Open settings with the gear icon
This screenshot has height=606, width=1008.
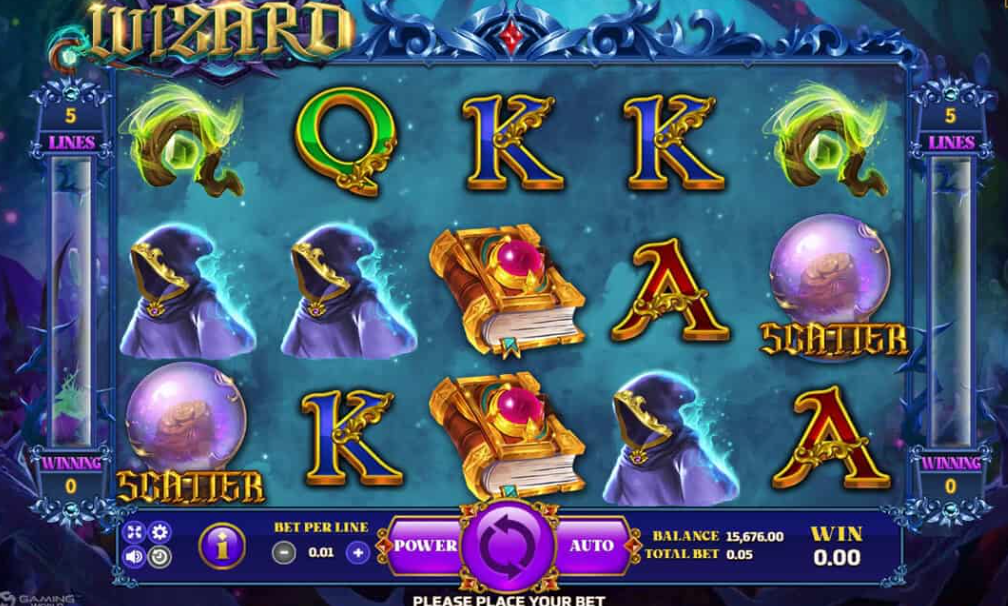point(160,532)
